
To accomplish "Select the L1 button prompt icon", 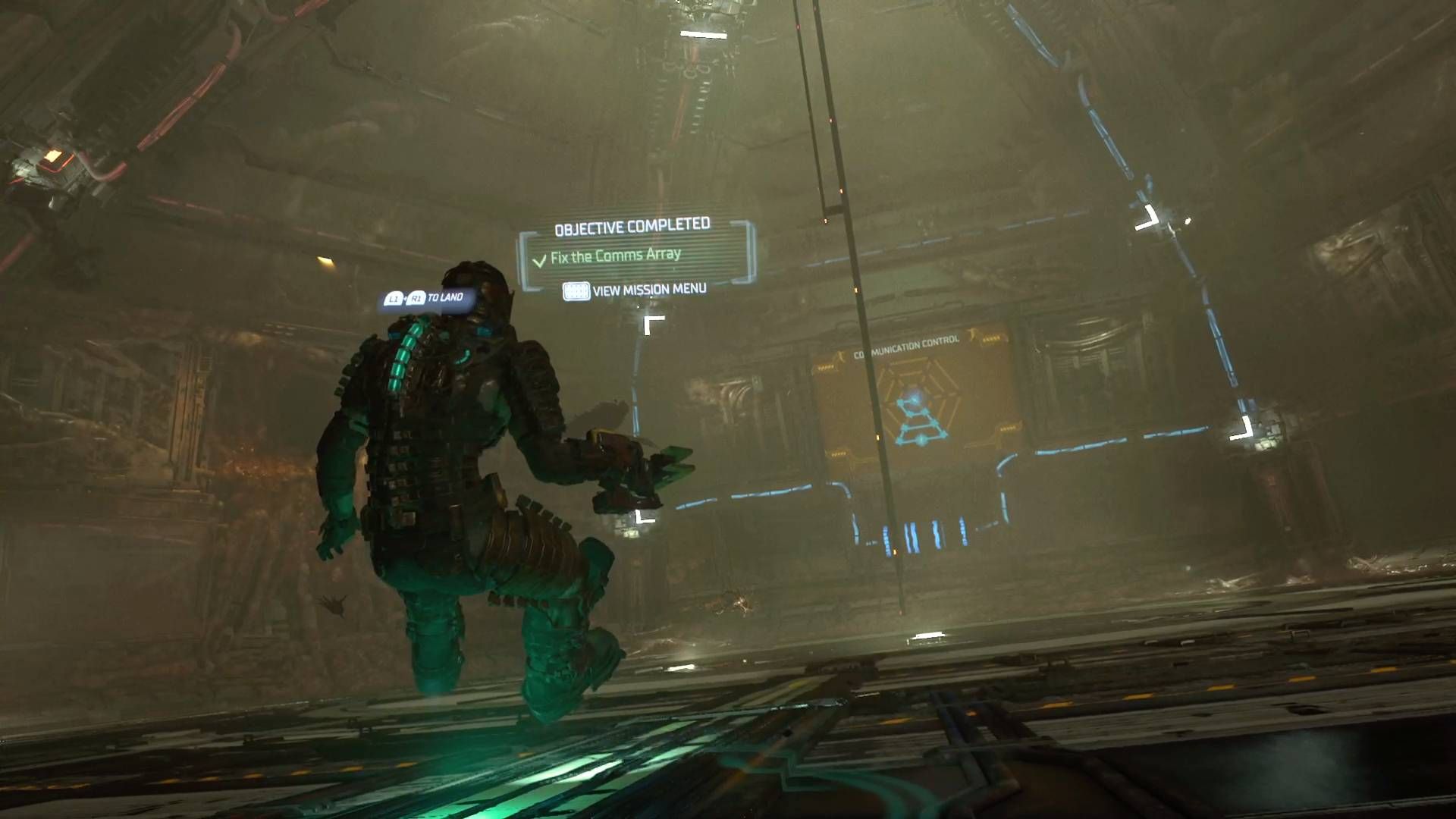I will pos(394,300).
